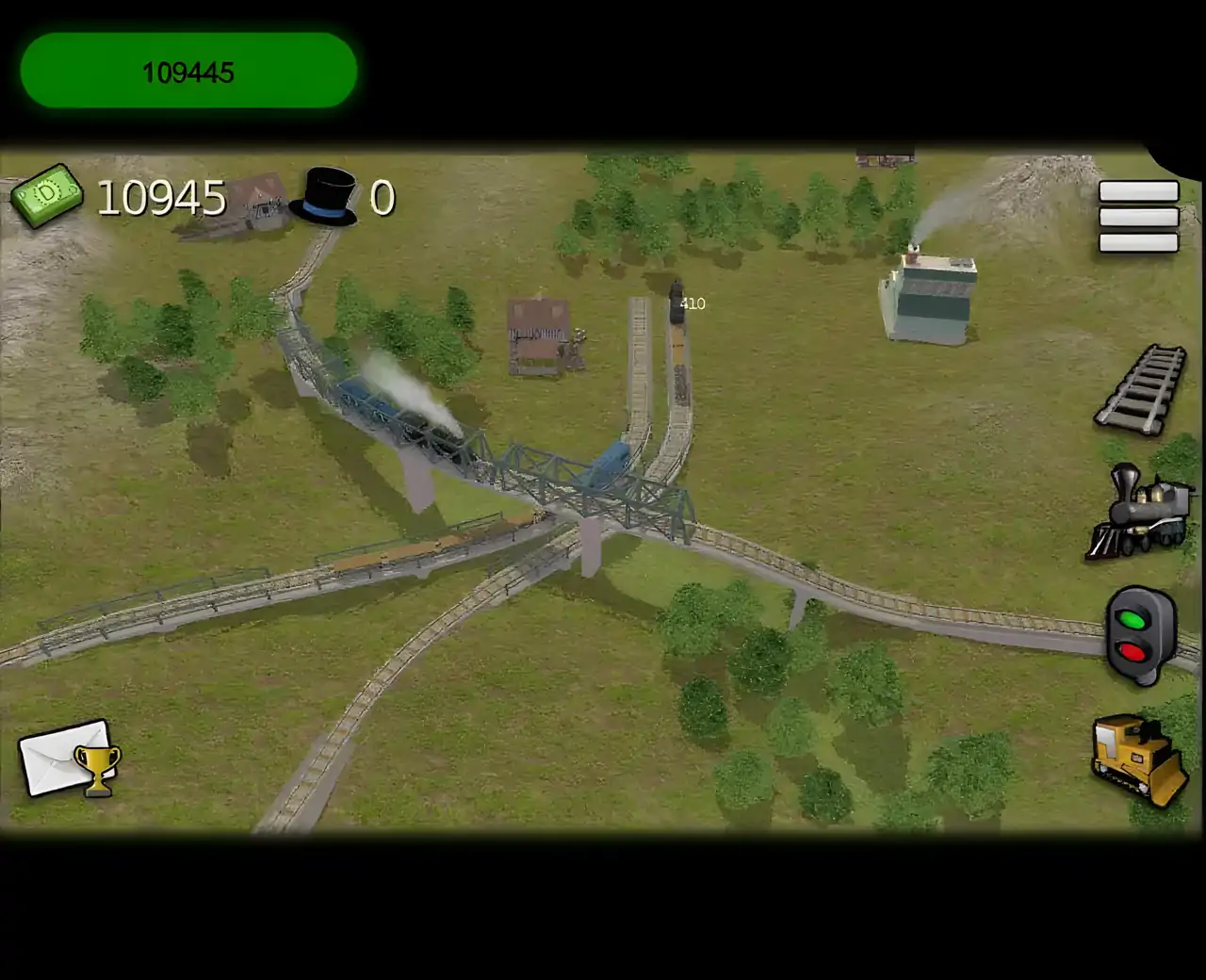Select the yellow bulldozer tool
Viewport: 1206px width, 980px height.
(x=1138, y=759)
